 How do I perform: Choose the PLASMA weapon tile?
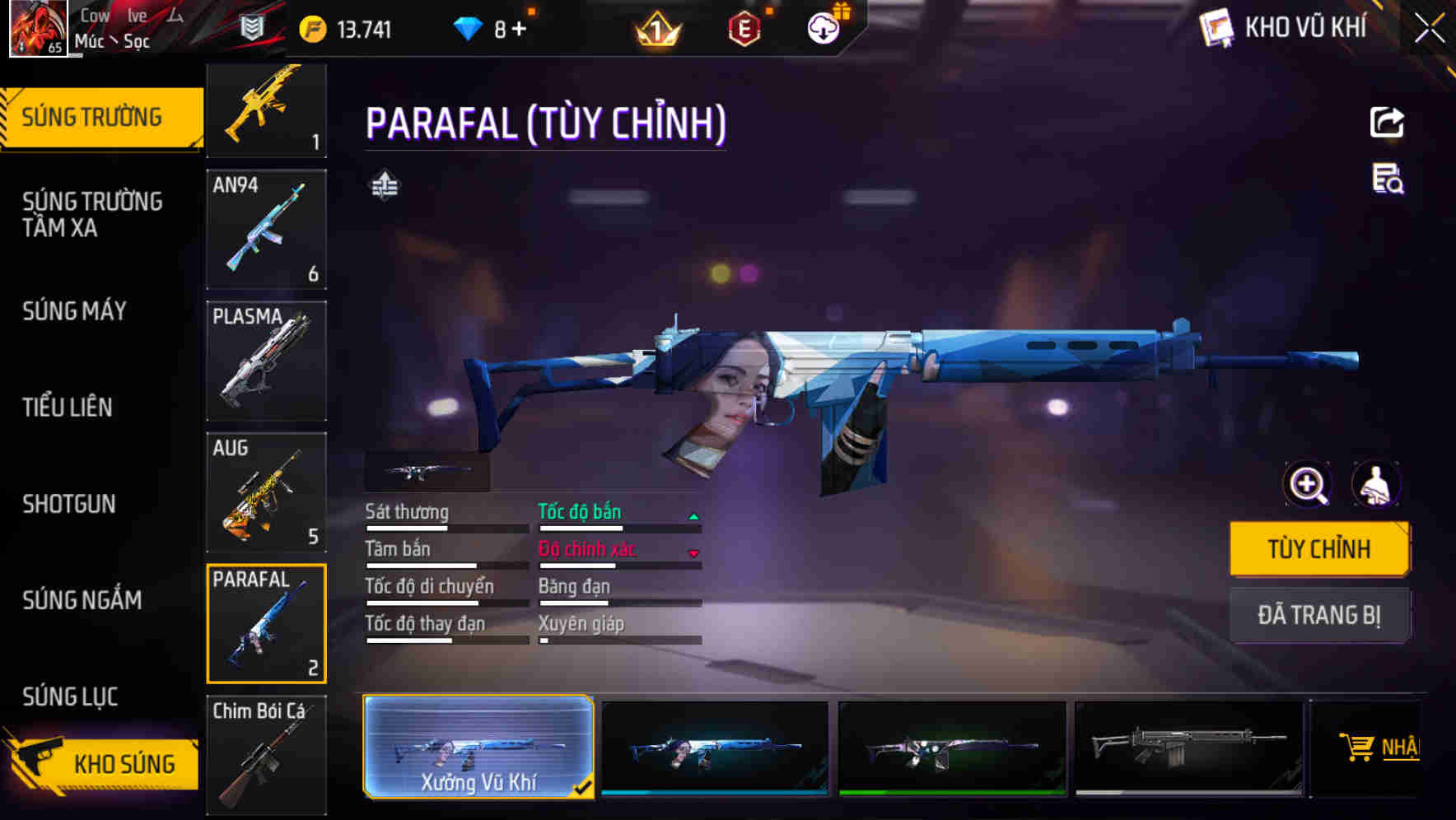click(266, 361)
